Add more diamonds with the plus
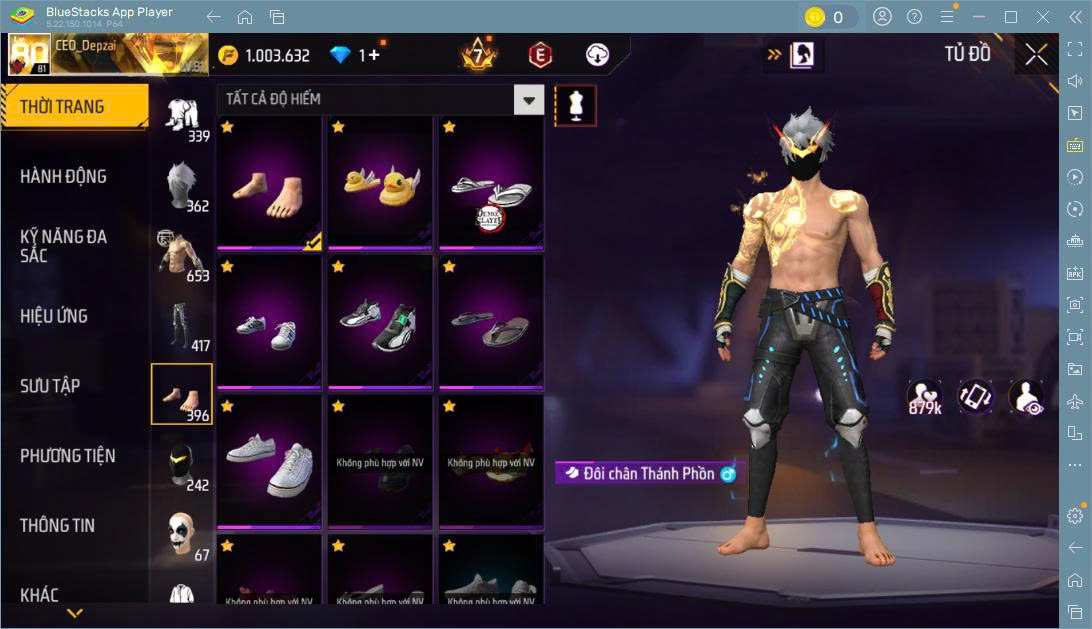This screenshot has width=1092, height=629. click(x=375, y=55)
